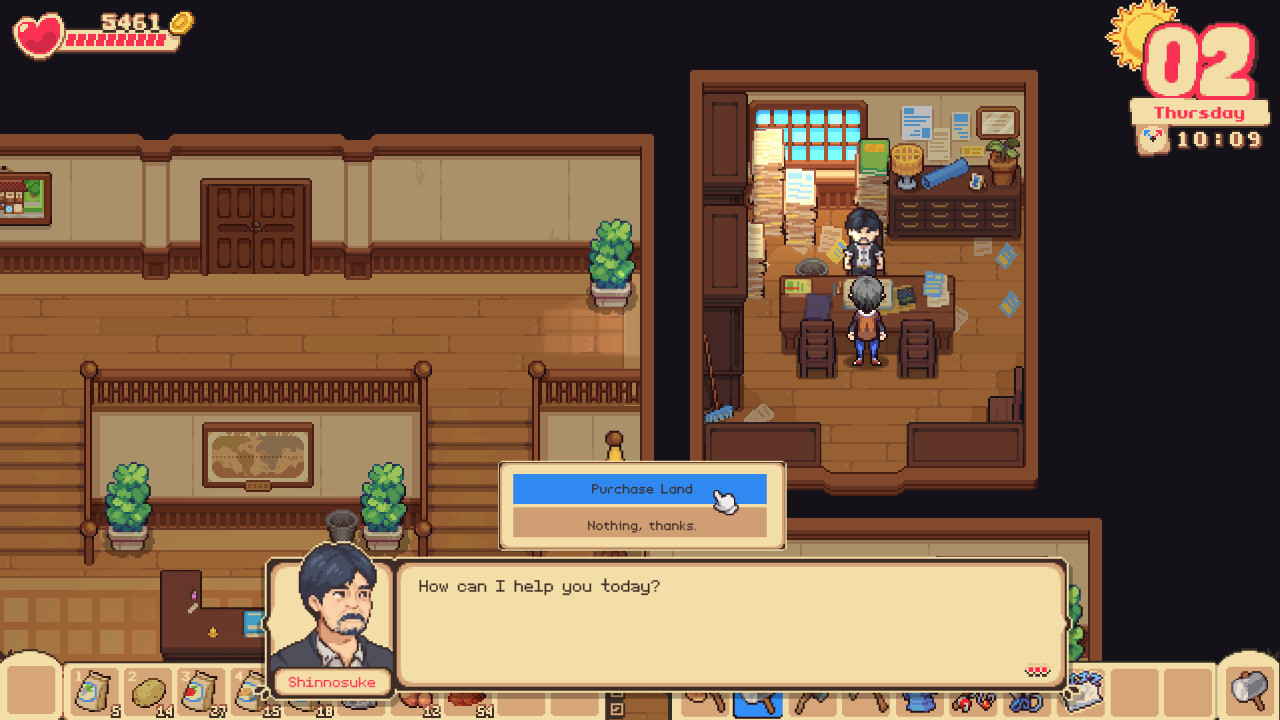Click the clock icon beside the time 10:09

tap(1152, 140)
